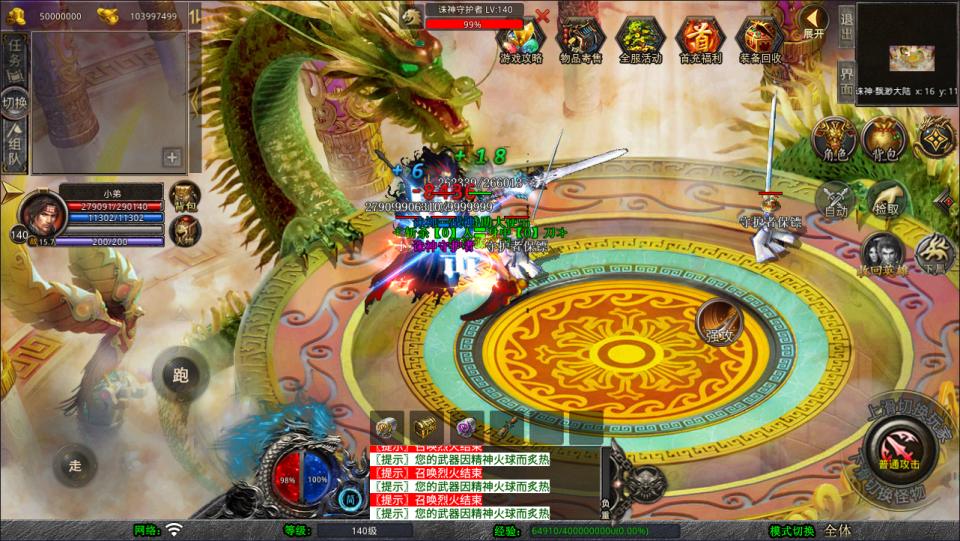Open the 游戏攻略 game guide icon
960x541 pixels.
click(x=521, y=38)
